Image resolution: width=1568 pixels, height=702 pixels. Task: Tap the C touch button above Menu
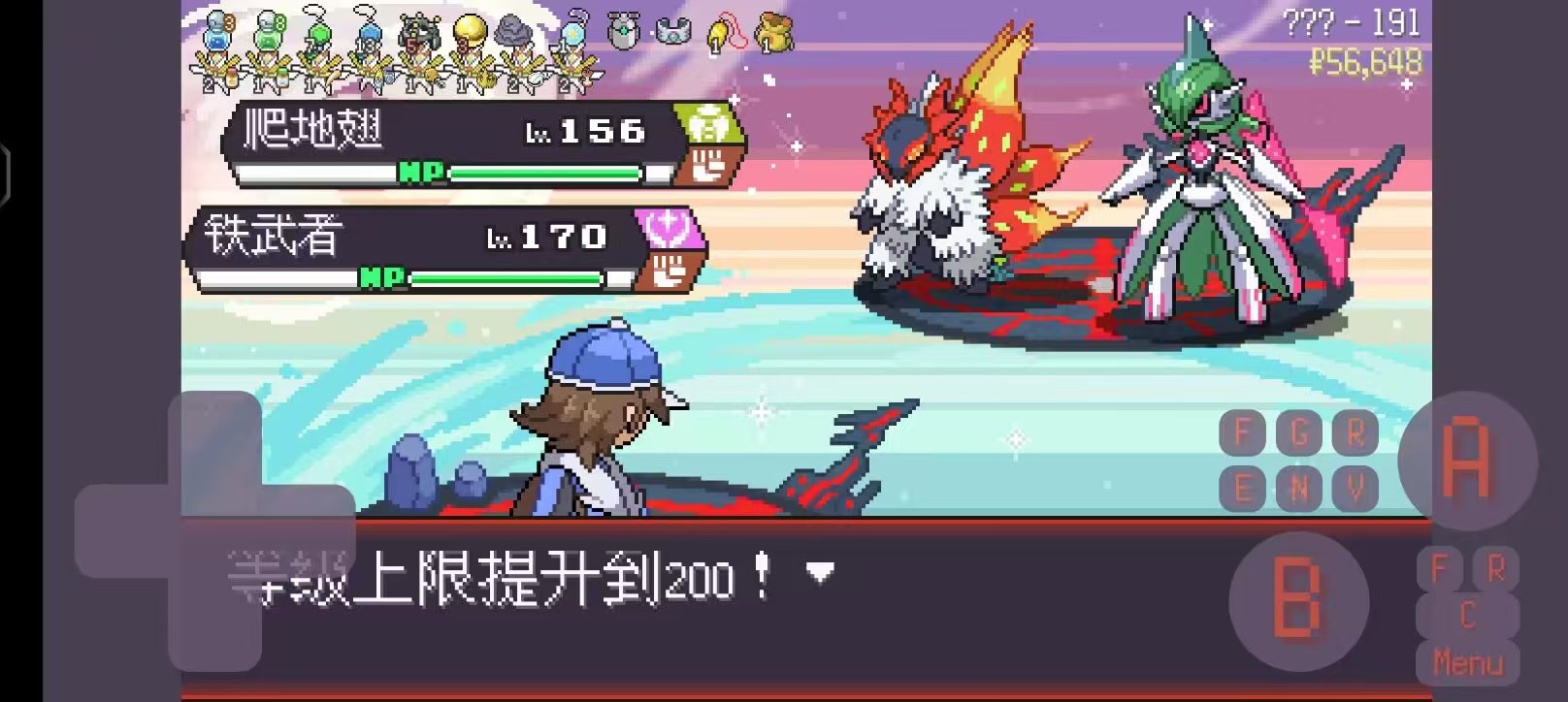(1467, 616)
